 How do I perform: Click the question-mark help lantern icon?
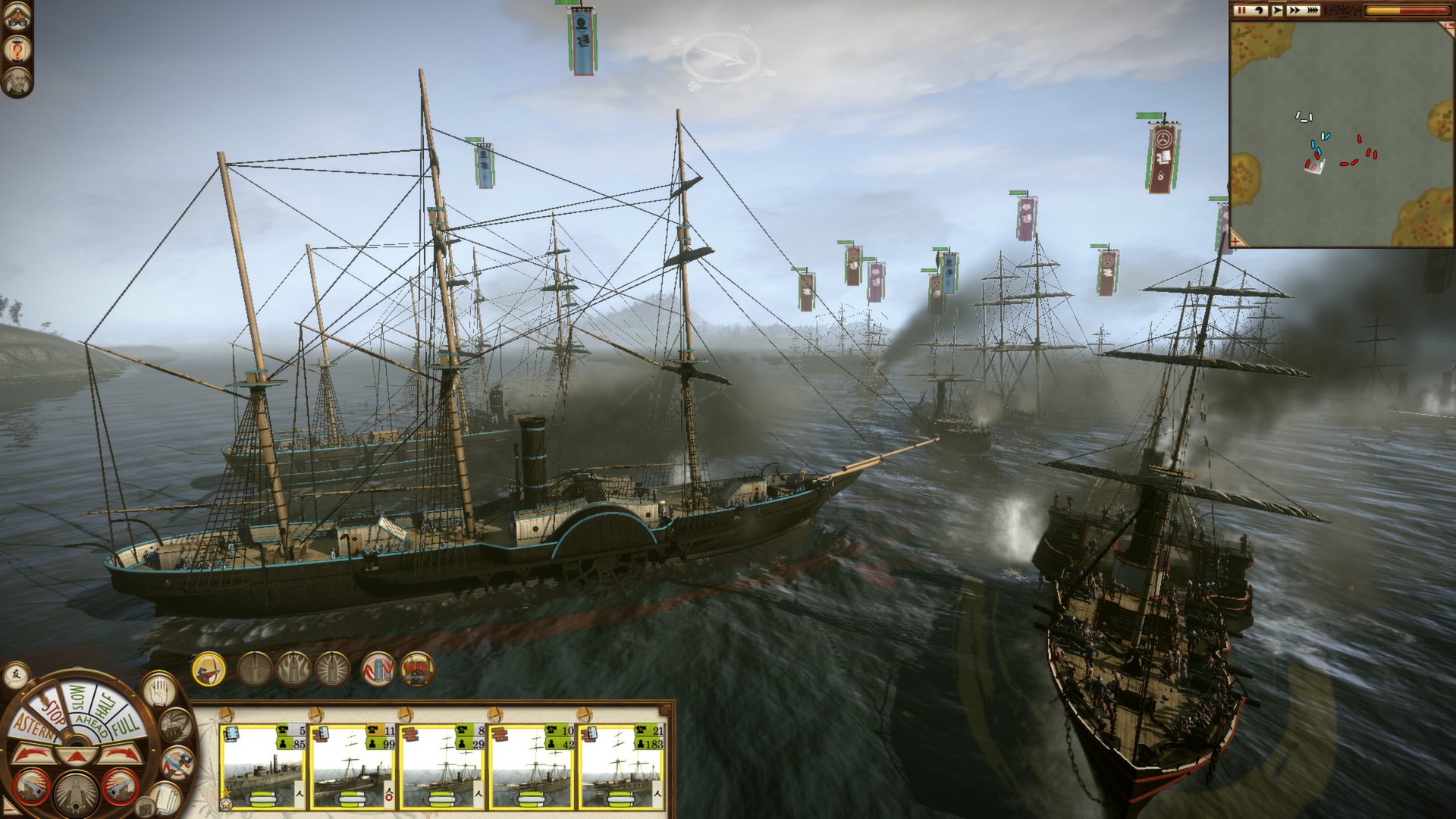[17, 50]
